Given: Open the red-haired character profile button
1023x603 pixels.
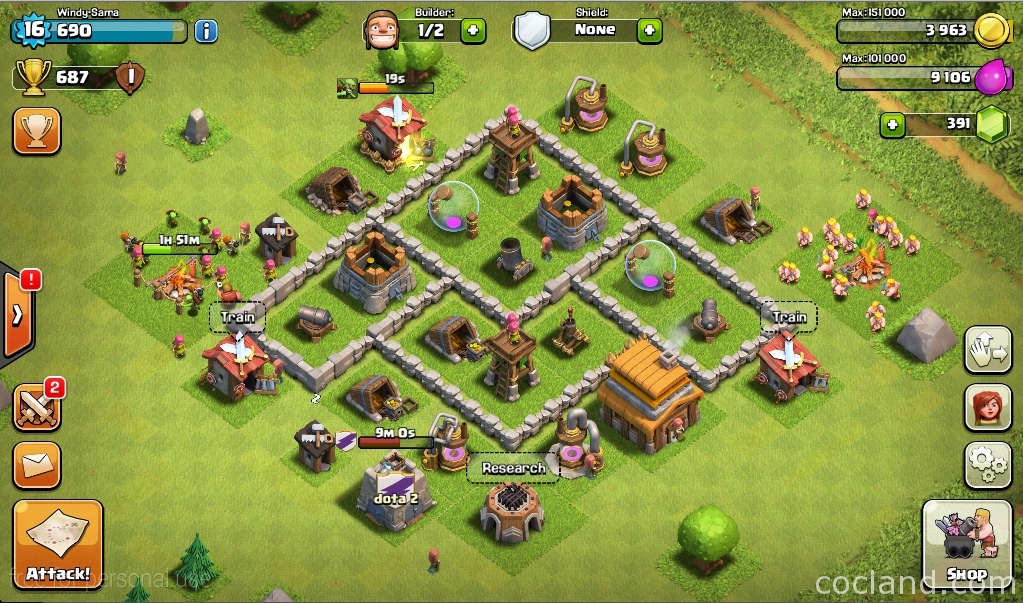Looking at the screenshot, I should point(988,407).
